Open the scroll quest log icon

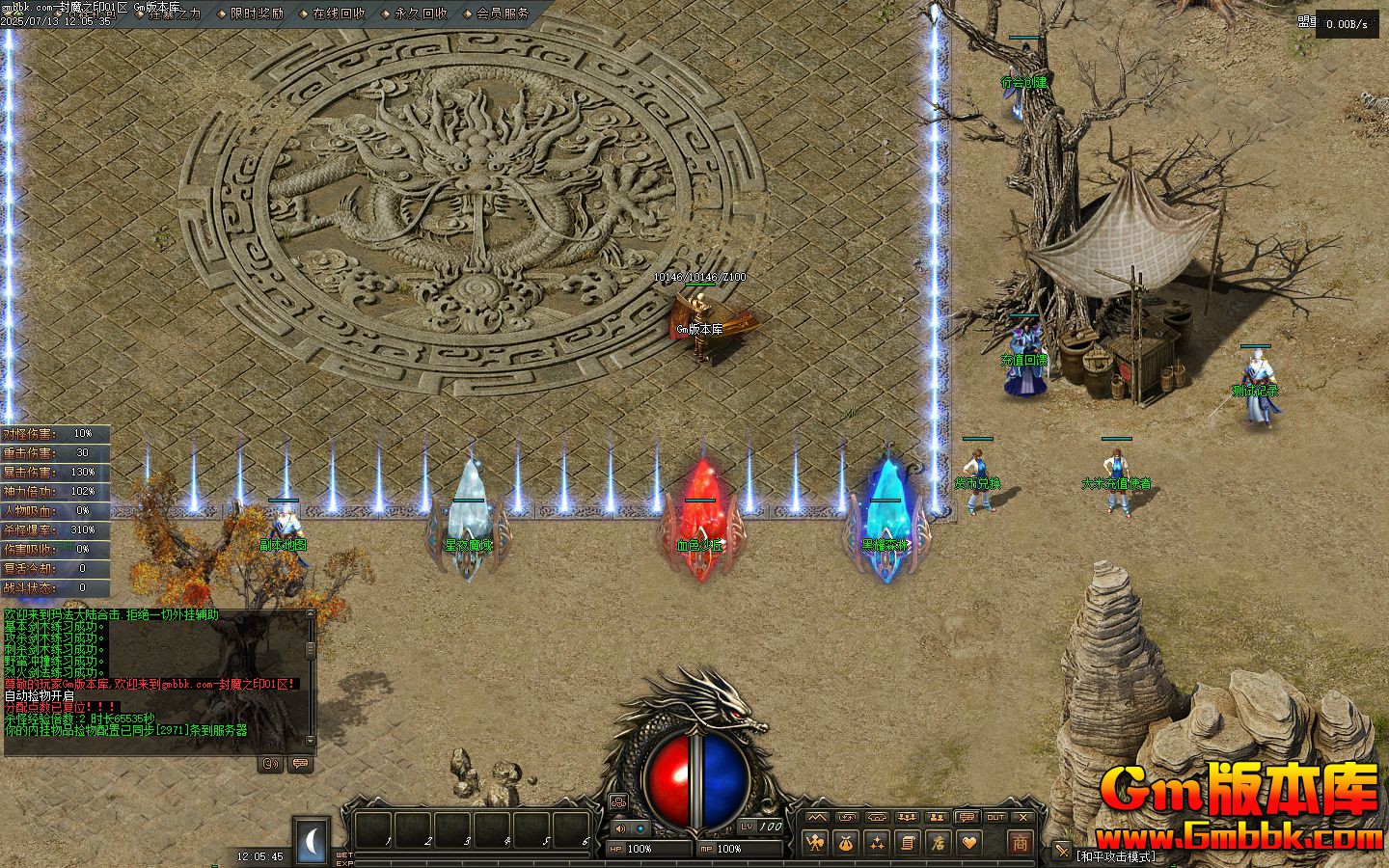click(907, 843)
